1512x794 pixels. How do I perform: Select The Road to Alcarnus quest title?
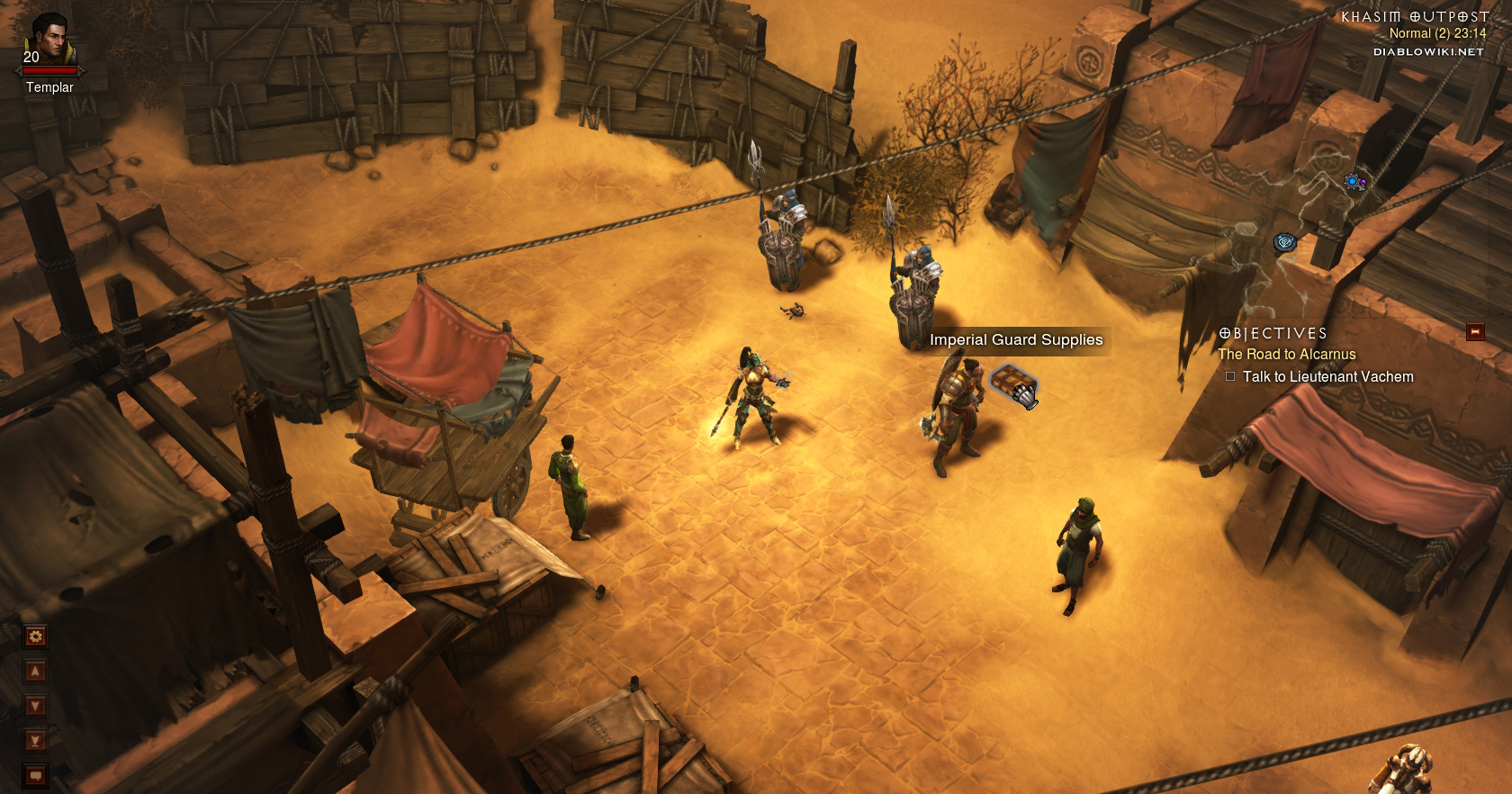[x=1286, y=355]
